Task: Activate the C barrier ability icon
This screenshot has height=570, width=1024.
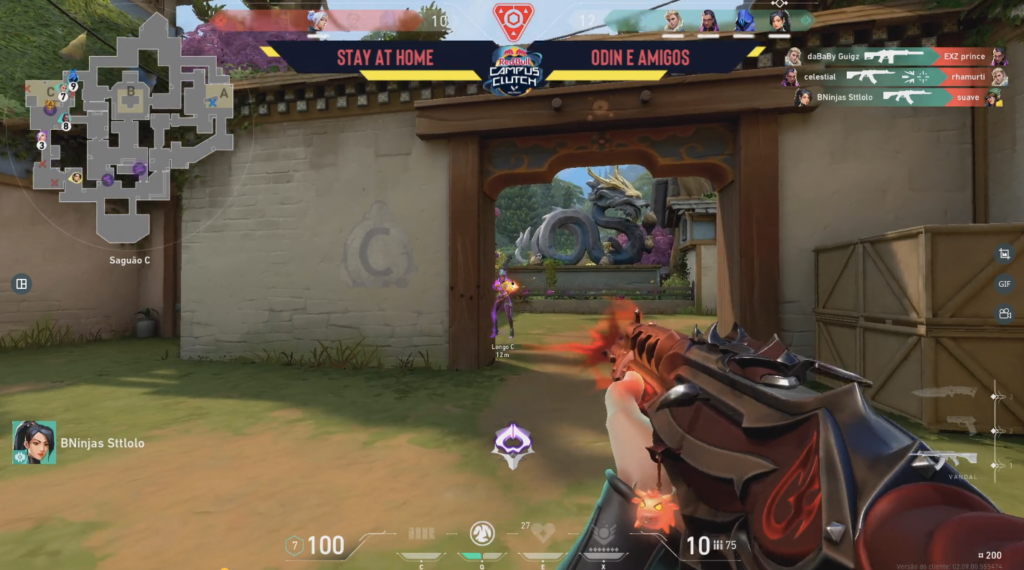Action: point(421,534)
